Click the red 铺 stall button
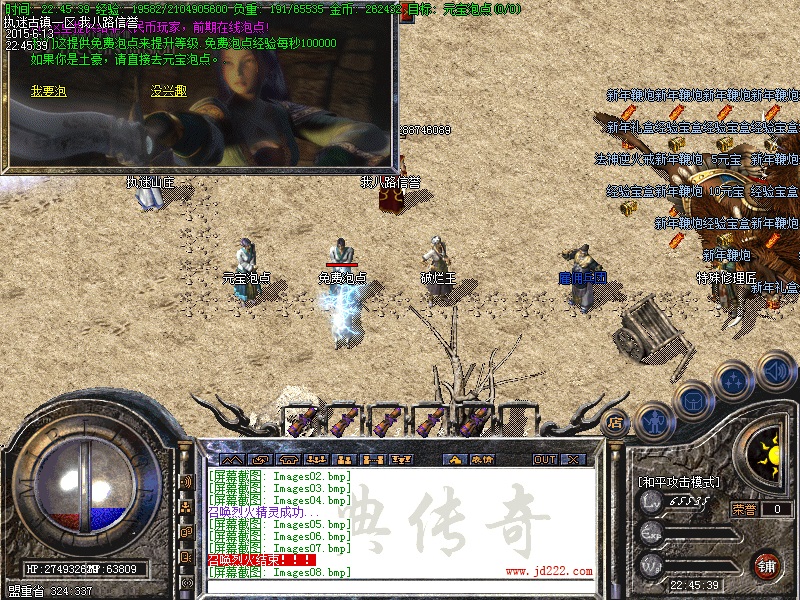 click(767, 565)
